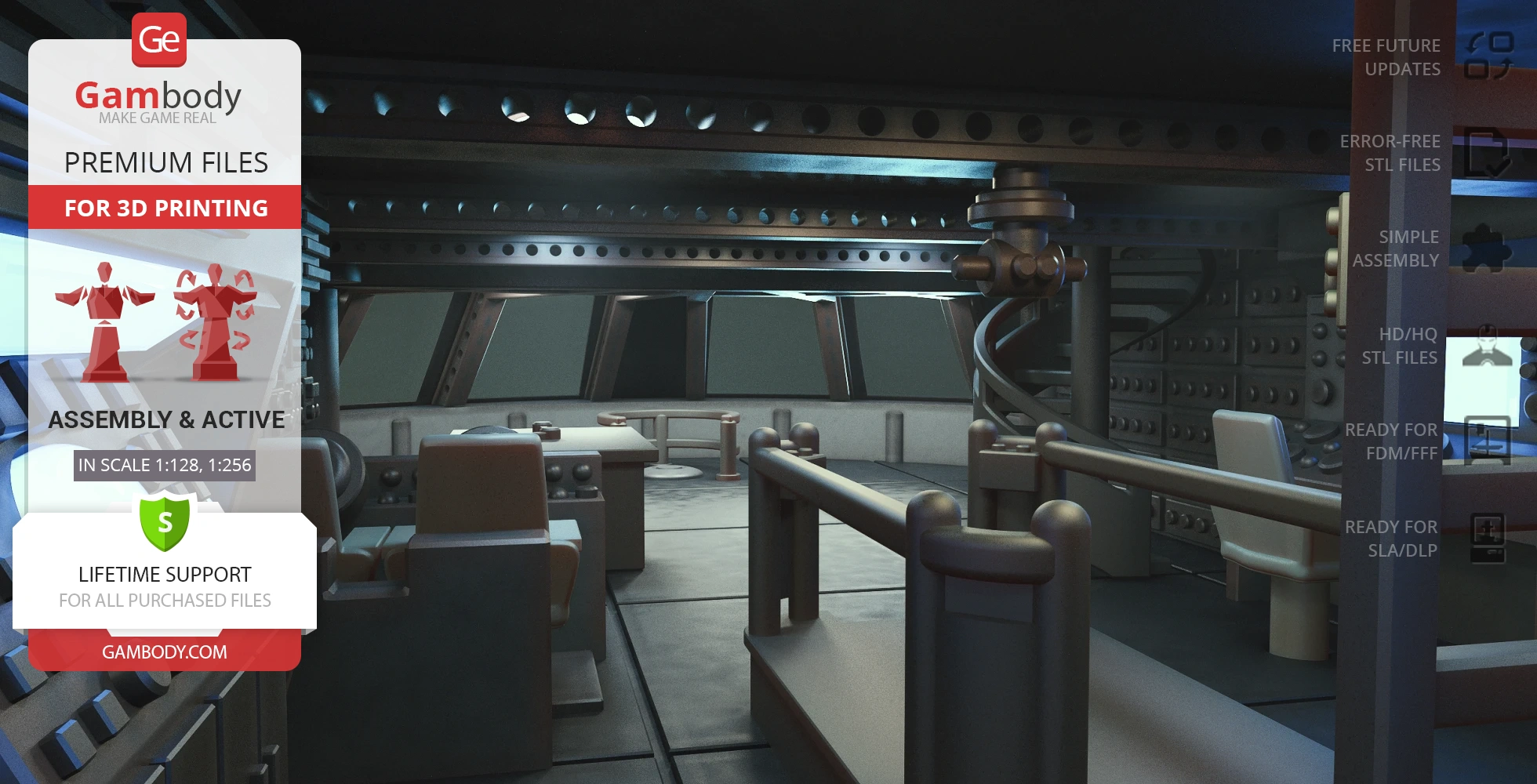Select the Ready for FDM/FFF printer icon
Image resolution: width=1537 pixels, height=784 pixels.
pos(1487,441)
